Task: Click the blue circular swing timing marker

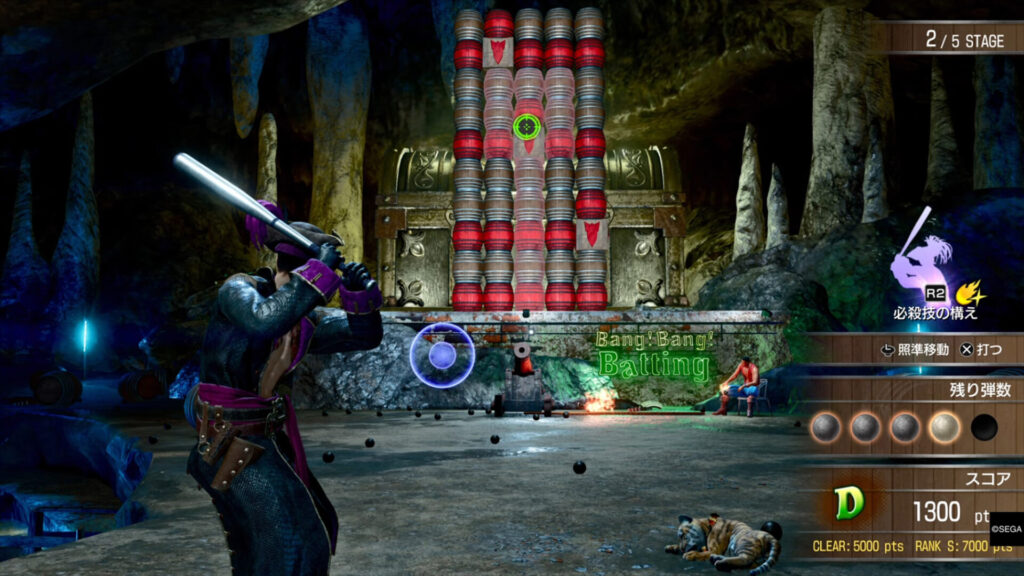Action: click(x=442, y=355)
